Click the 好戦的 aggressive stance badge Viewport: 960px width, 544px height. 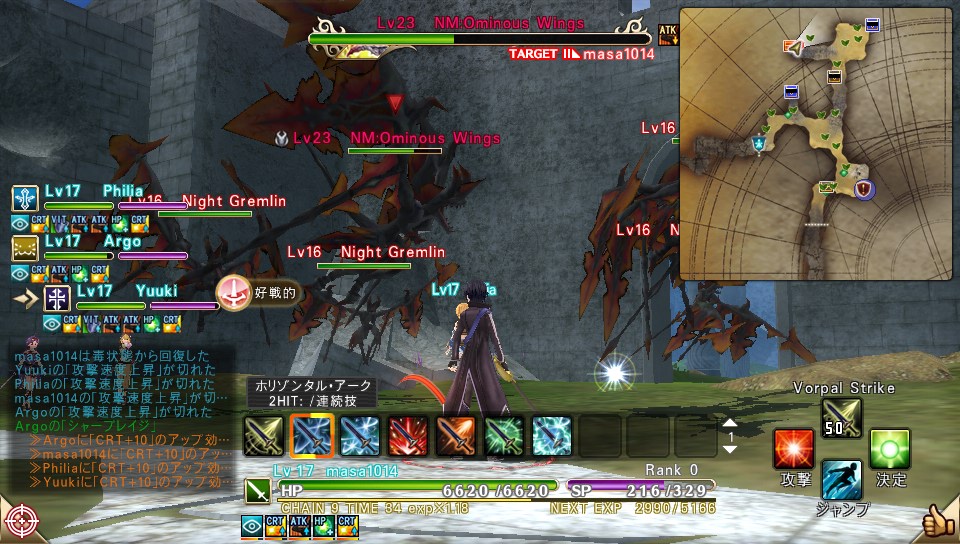pos(258,293)
